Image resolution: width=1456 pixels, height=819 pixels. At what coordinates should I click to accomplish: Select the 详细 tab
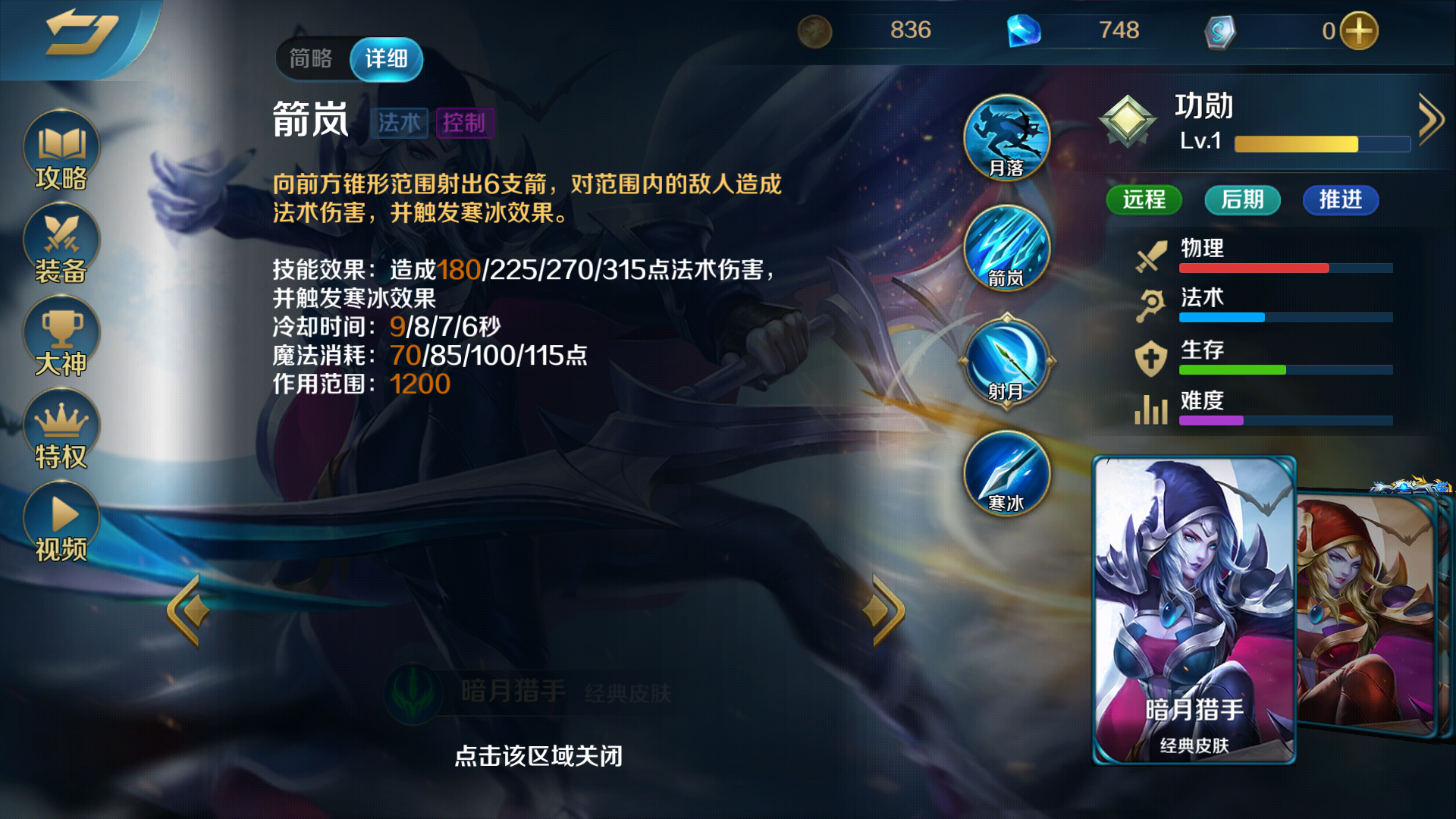pos(387,58)
